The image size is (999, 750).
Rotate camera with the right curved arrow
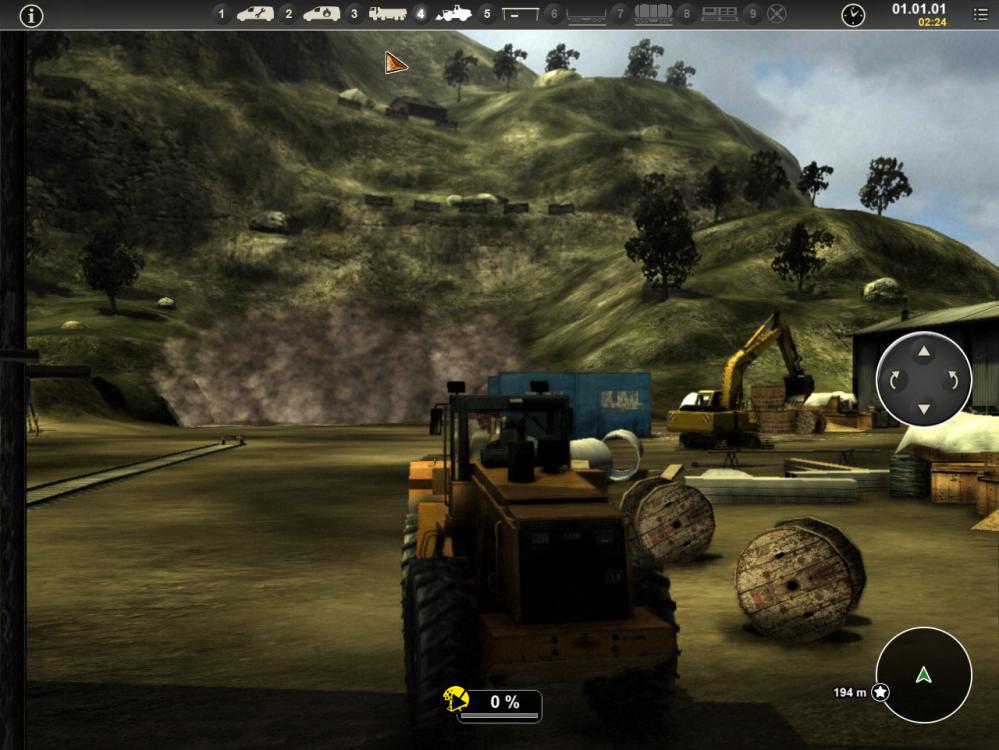click(953, 380)
